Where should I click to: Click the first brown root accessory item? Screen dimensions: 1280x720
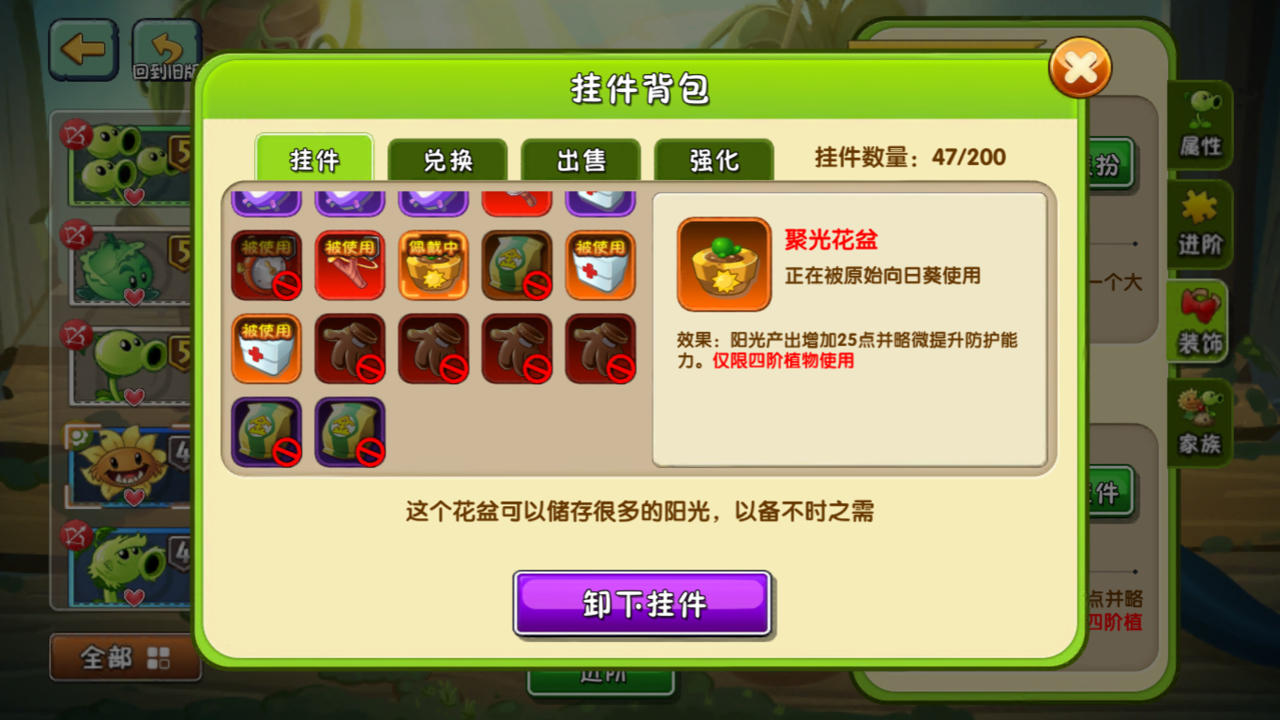349,349
